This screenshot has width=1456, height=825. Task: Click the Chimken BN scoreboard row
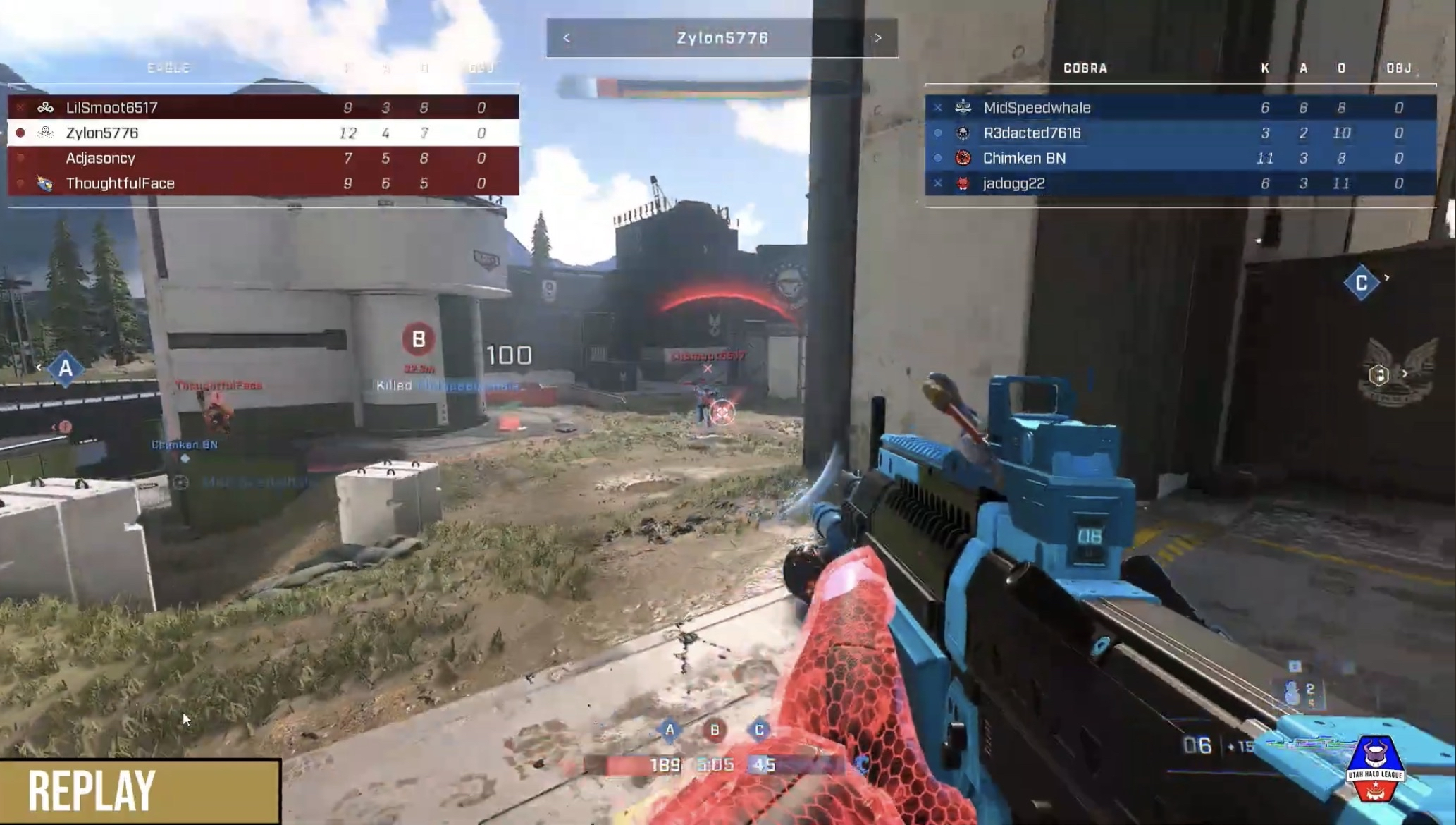click(1180, 158)
